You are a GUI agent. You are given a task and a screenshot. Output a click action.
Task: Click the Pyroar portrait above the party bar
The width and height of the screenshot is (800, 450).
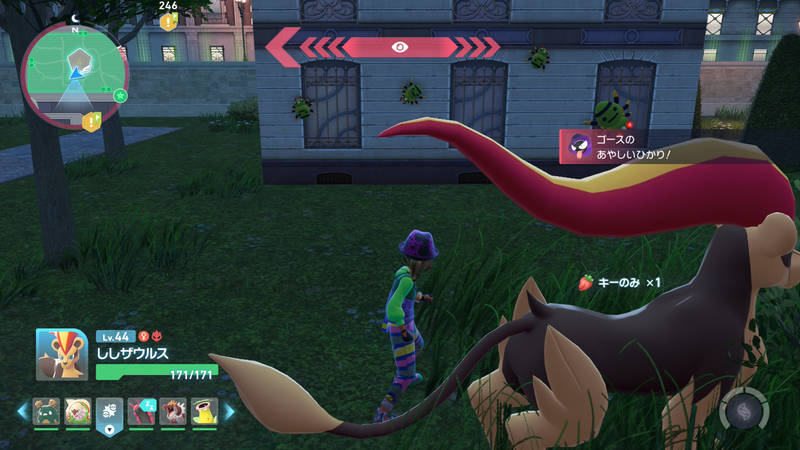tap(62, 355)
